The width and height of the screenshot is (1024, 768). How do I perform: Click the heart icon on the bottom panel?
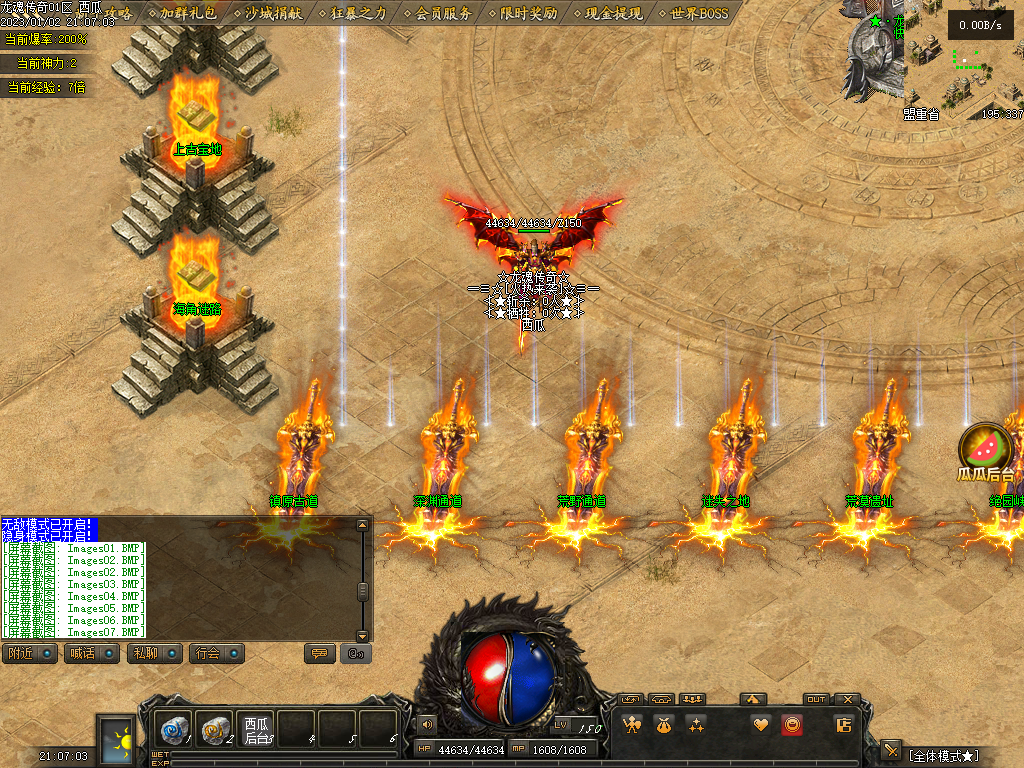coord(761,725)
